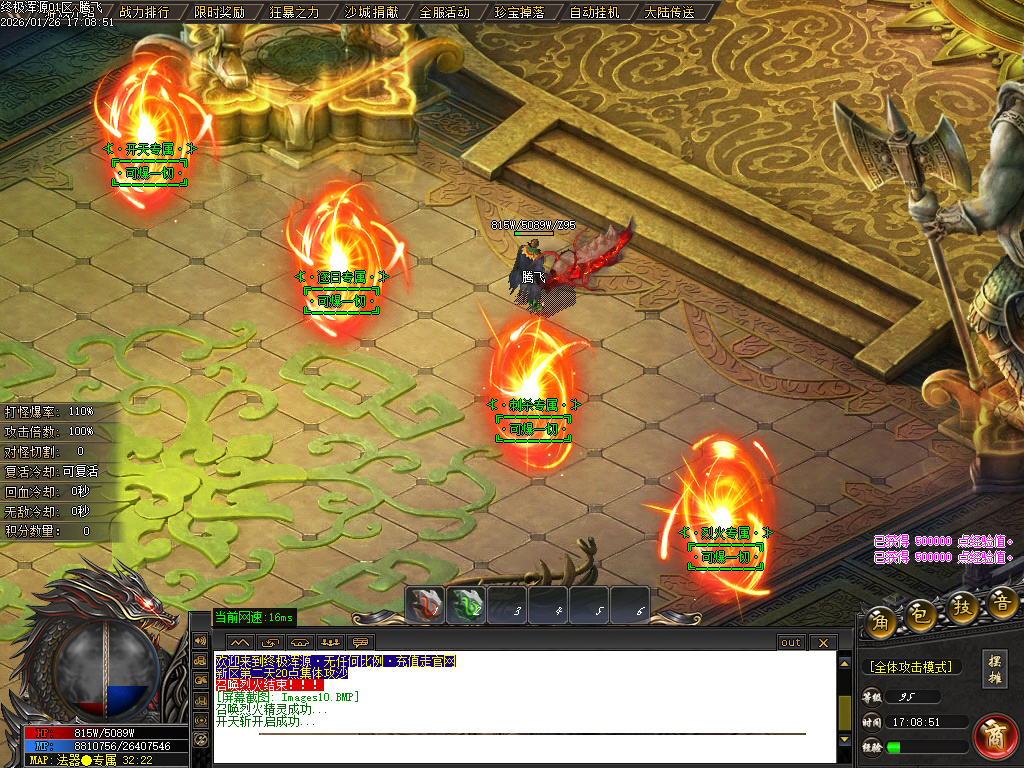Open the 沙城捐献 donation menu

click(x=370, y=13)
